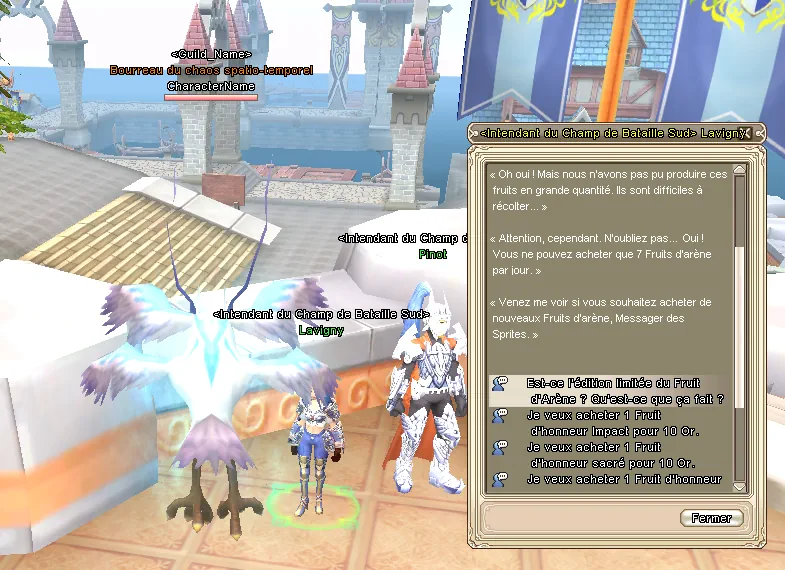785x570 pixels.
Task: Close the dialogue with the Fermer button
Action: tap(711, 518)
